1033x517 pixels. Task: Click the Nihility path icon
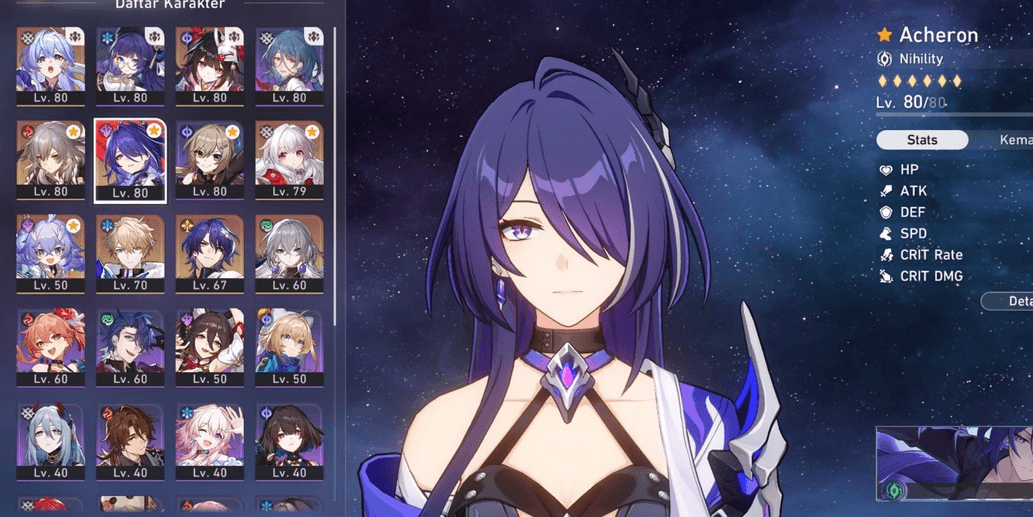(885, 60)
